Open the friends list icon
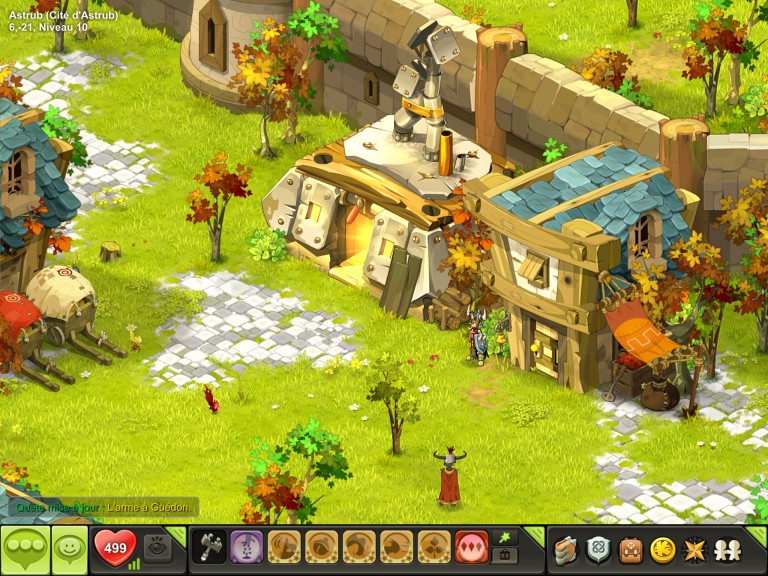The width and height of the screenshot is (768, 576). click(x=725, y=549)
